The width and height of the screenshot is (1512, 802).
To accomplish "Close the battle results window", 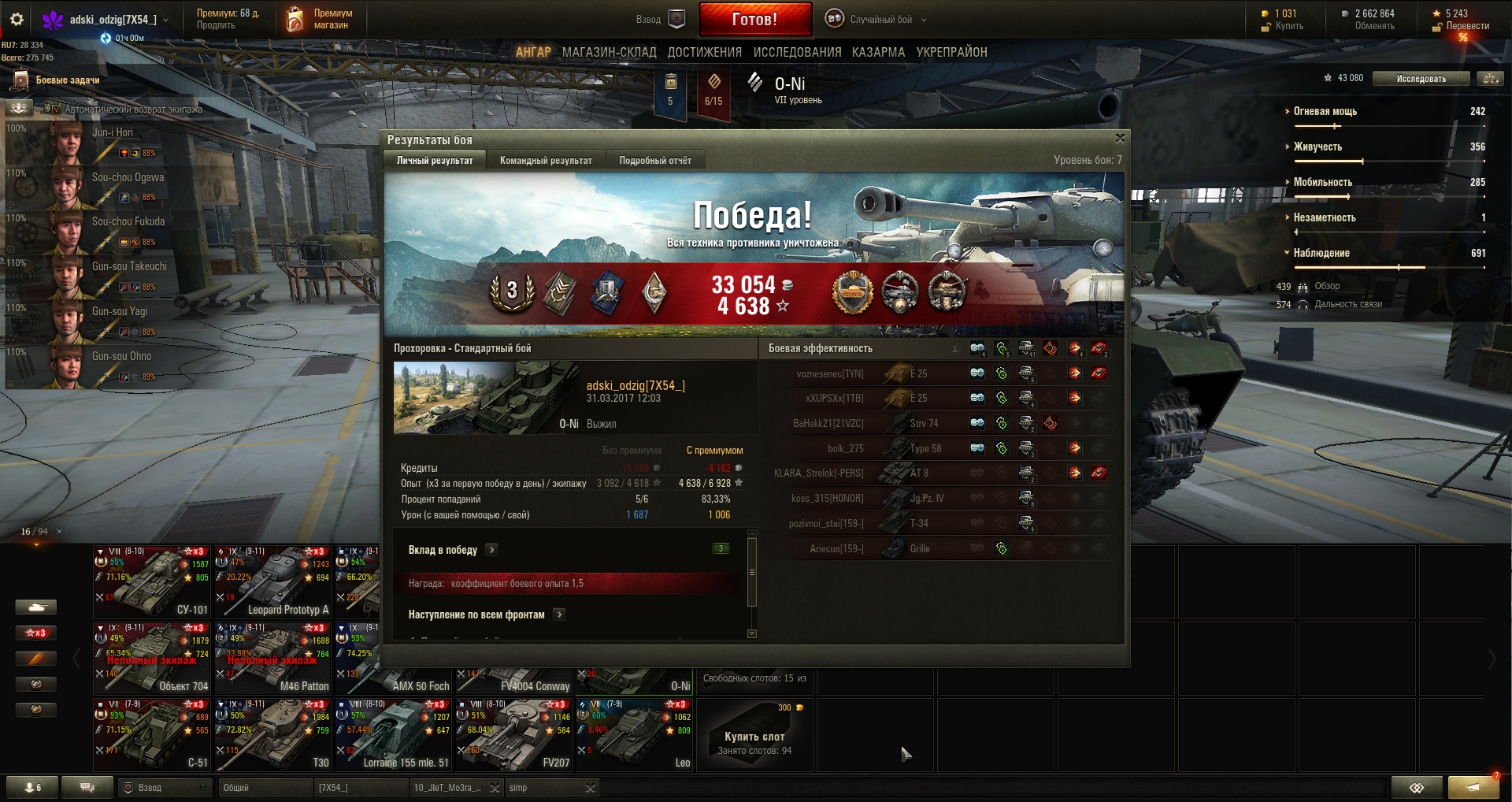I will 1119,139.
